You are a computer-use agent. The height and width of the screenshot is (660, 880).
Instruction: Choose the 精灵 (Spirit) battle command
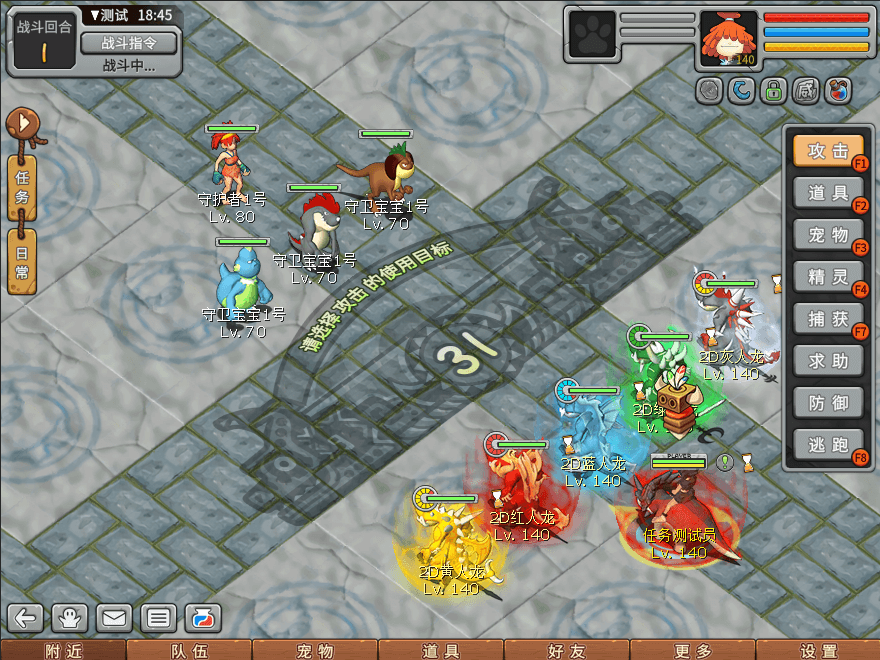pyautogui.click(x=827, y=277)
